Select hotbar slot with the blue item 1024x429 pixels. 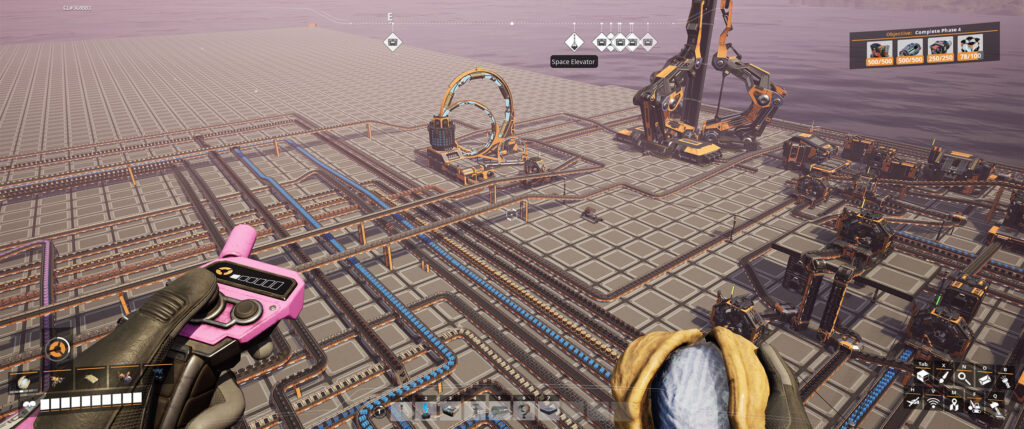426,410
